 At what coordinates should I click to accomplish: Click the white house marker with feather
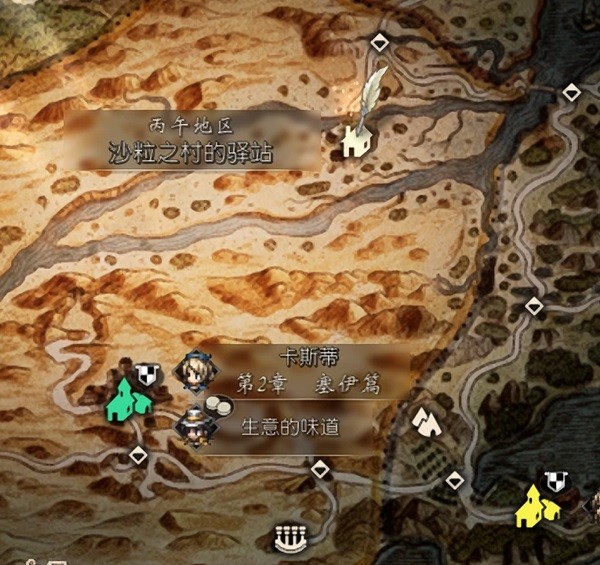(x=356, y=141)
